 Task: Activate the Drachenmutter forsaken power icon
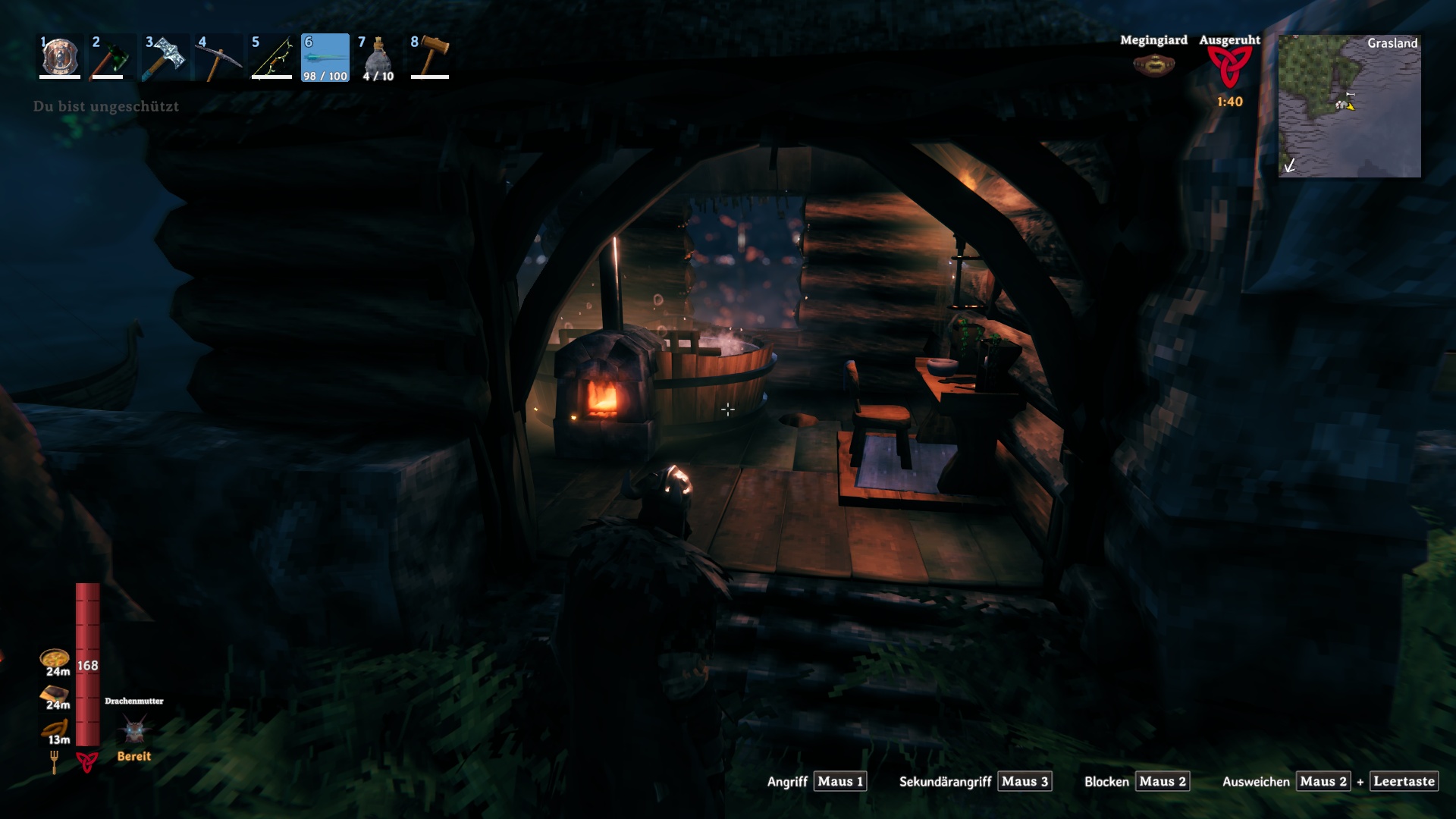tap(133, 728)
